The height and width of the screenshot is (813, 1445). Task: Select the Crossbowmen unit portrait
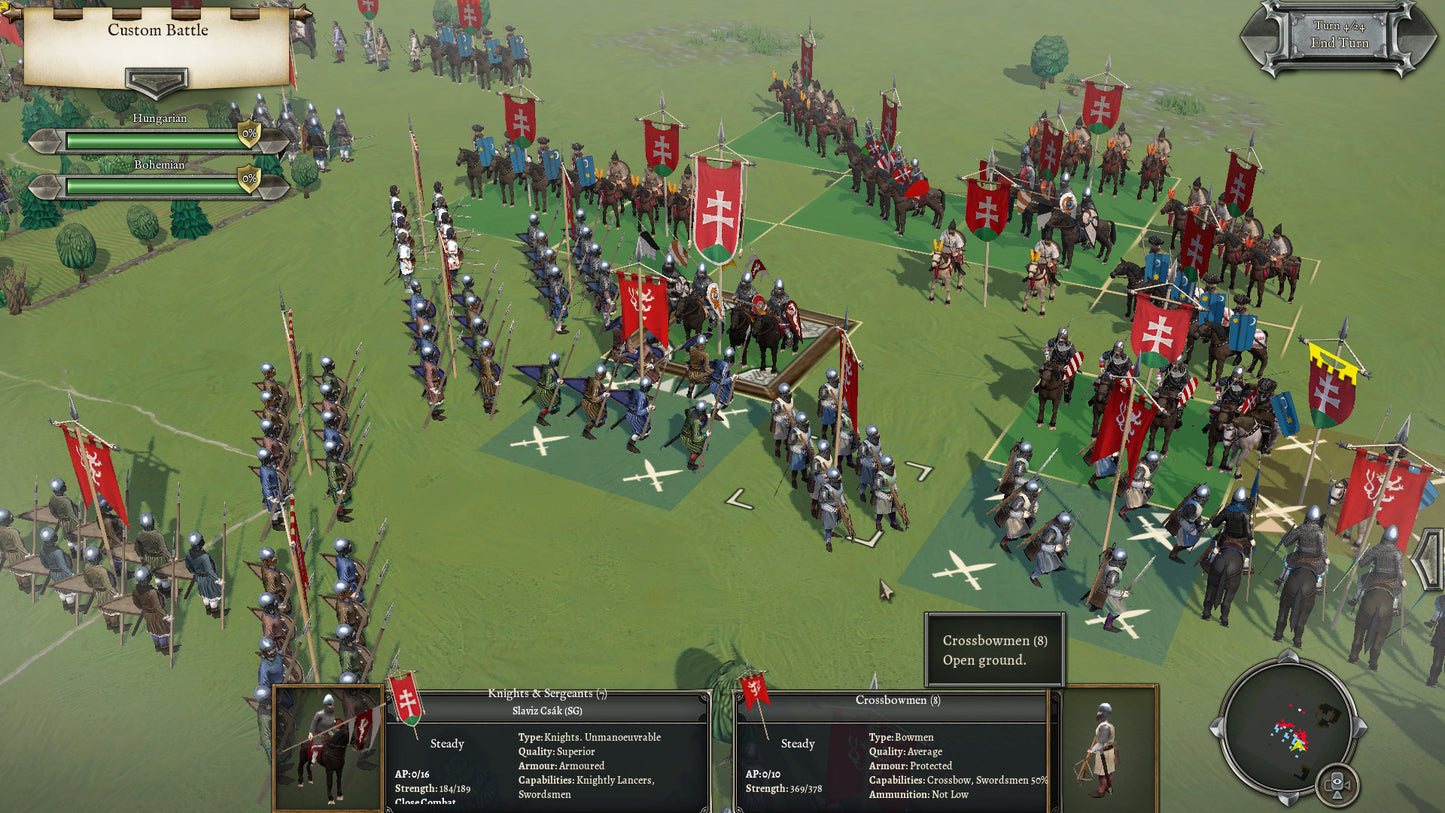pyautogui.click(x=1103, y=746)
